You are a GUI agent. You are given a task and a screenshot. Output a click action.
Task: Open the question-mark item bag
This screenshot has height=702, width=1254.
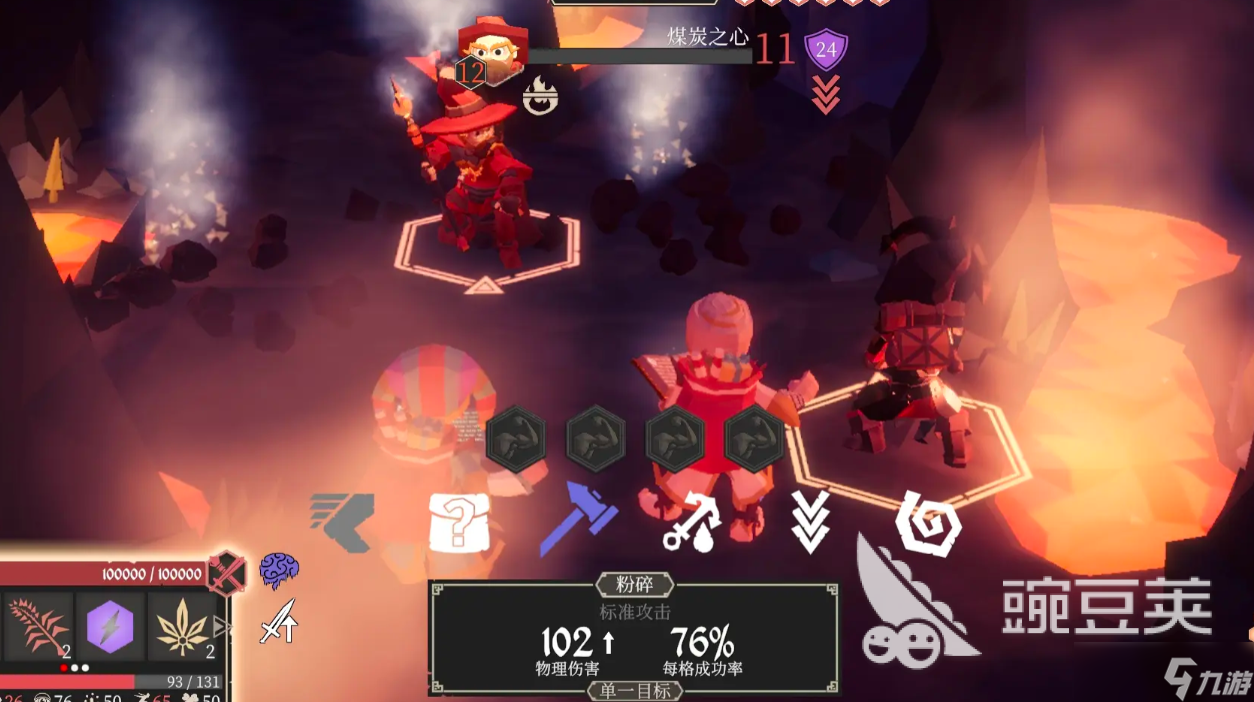tap(459, 521)
